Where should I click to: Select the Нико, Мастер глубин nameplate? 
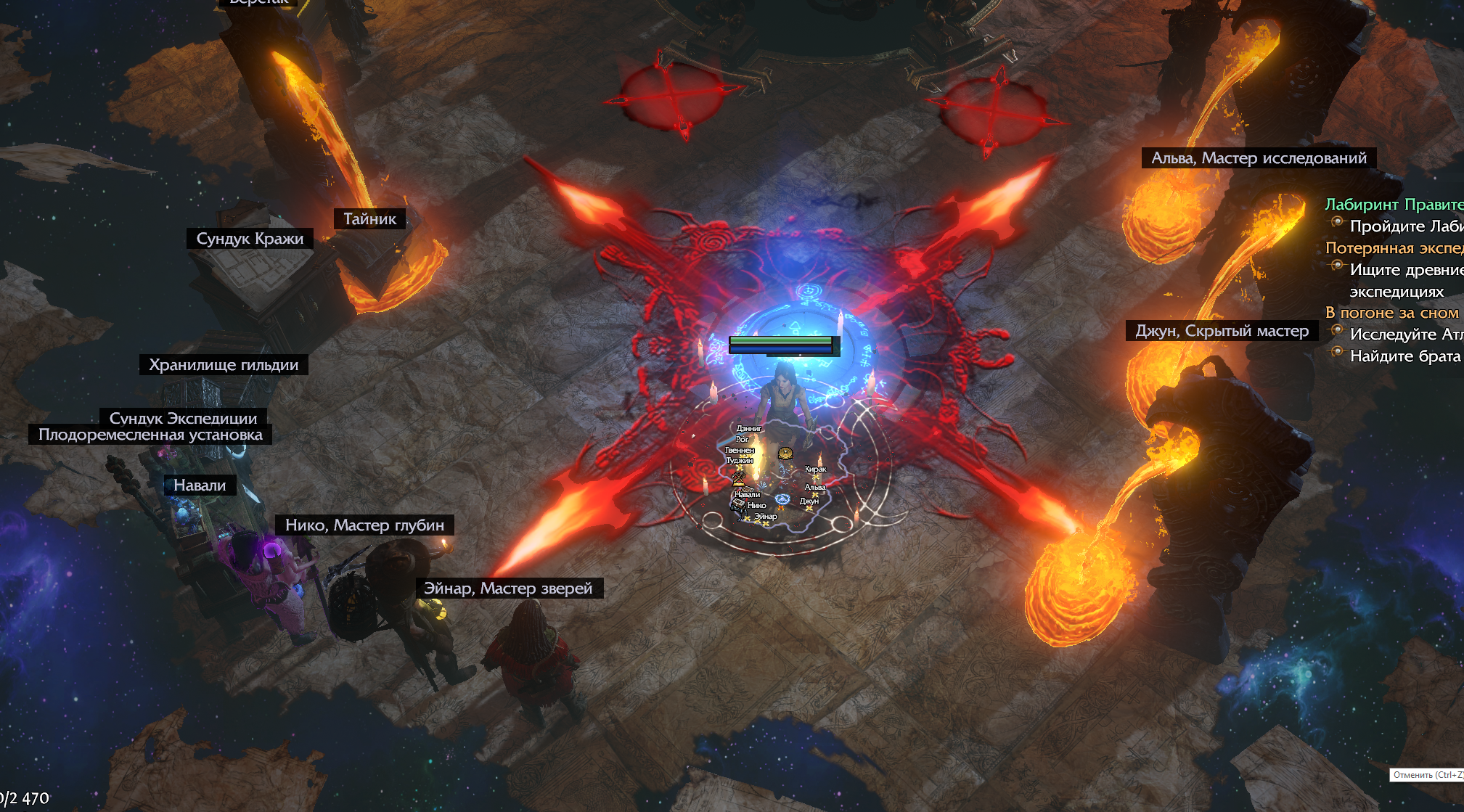tap(364, 525)
